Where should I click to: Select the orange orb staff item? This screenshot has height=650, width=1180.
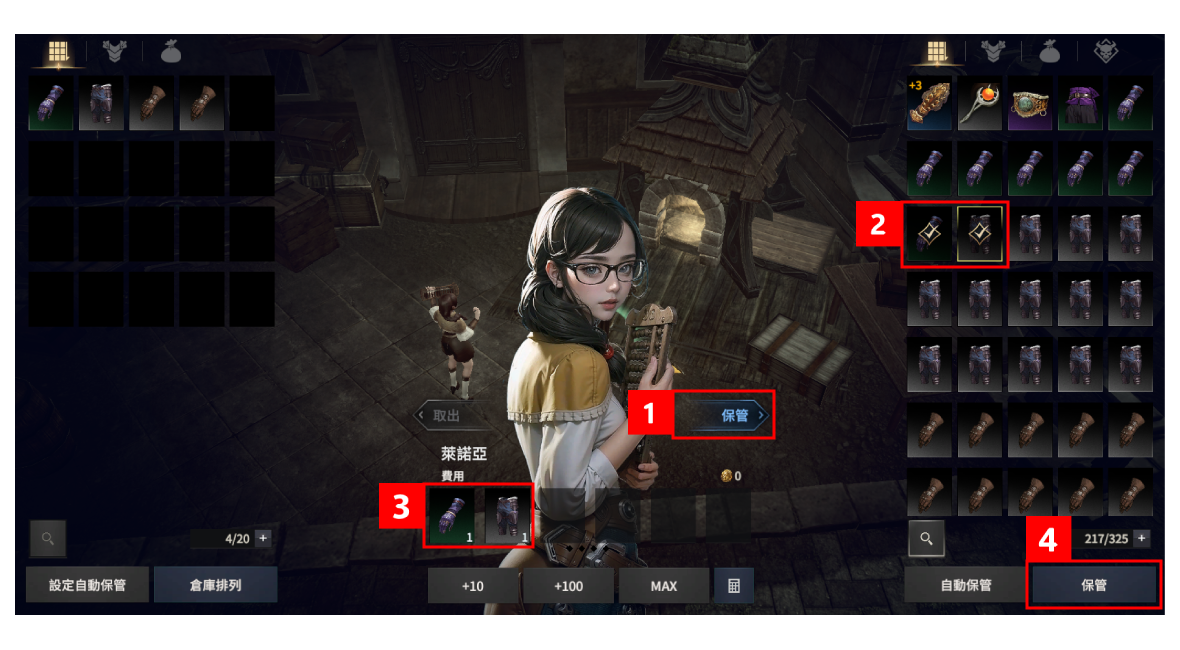(980, 104)
